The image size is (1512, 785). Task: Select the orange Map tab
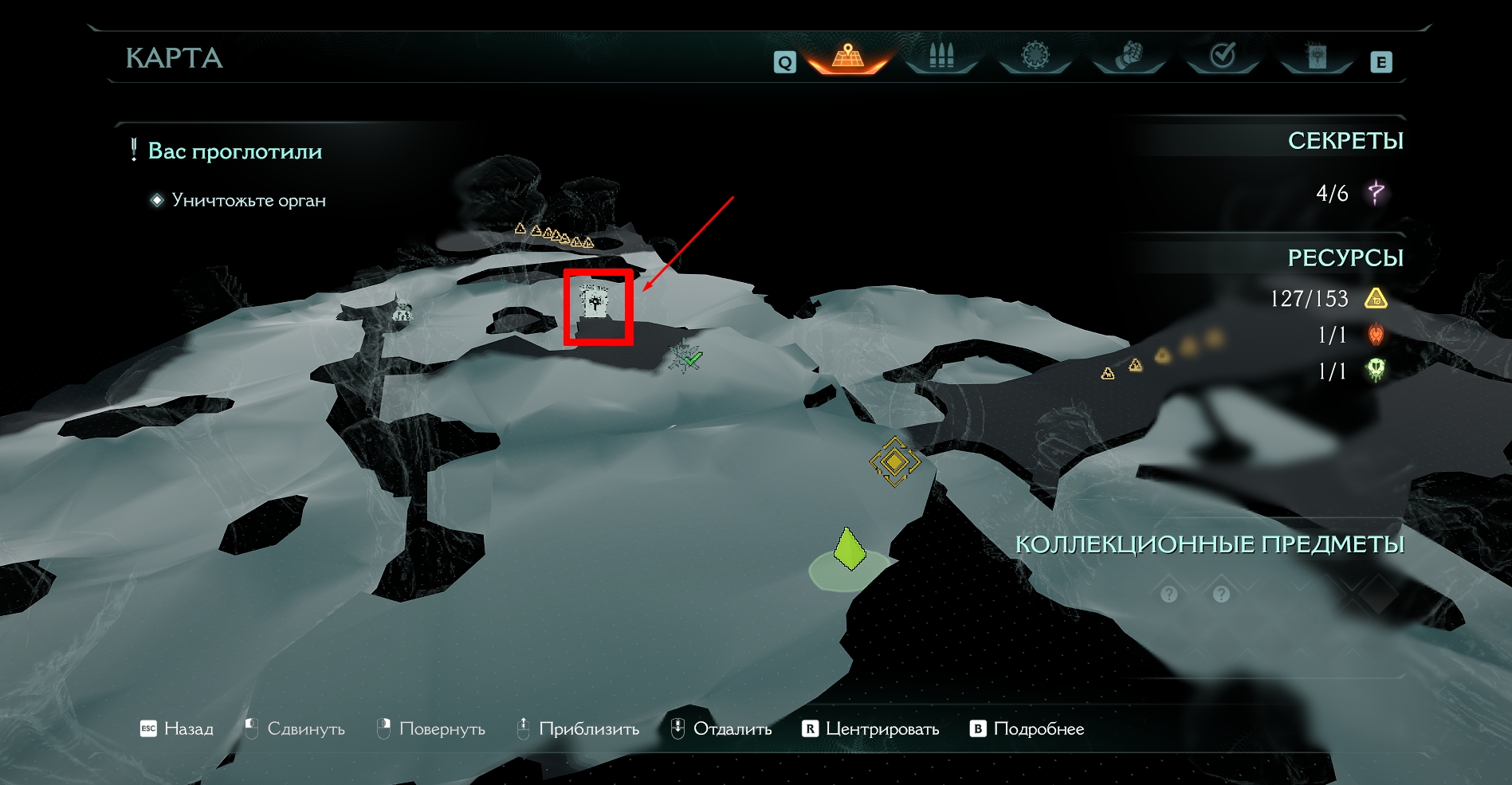[847, 57]
